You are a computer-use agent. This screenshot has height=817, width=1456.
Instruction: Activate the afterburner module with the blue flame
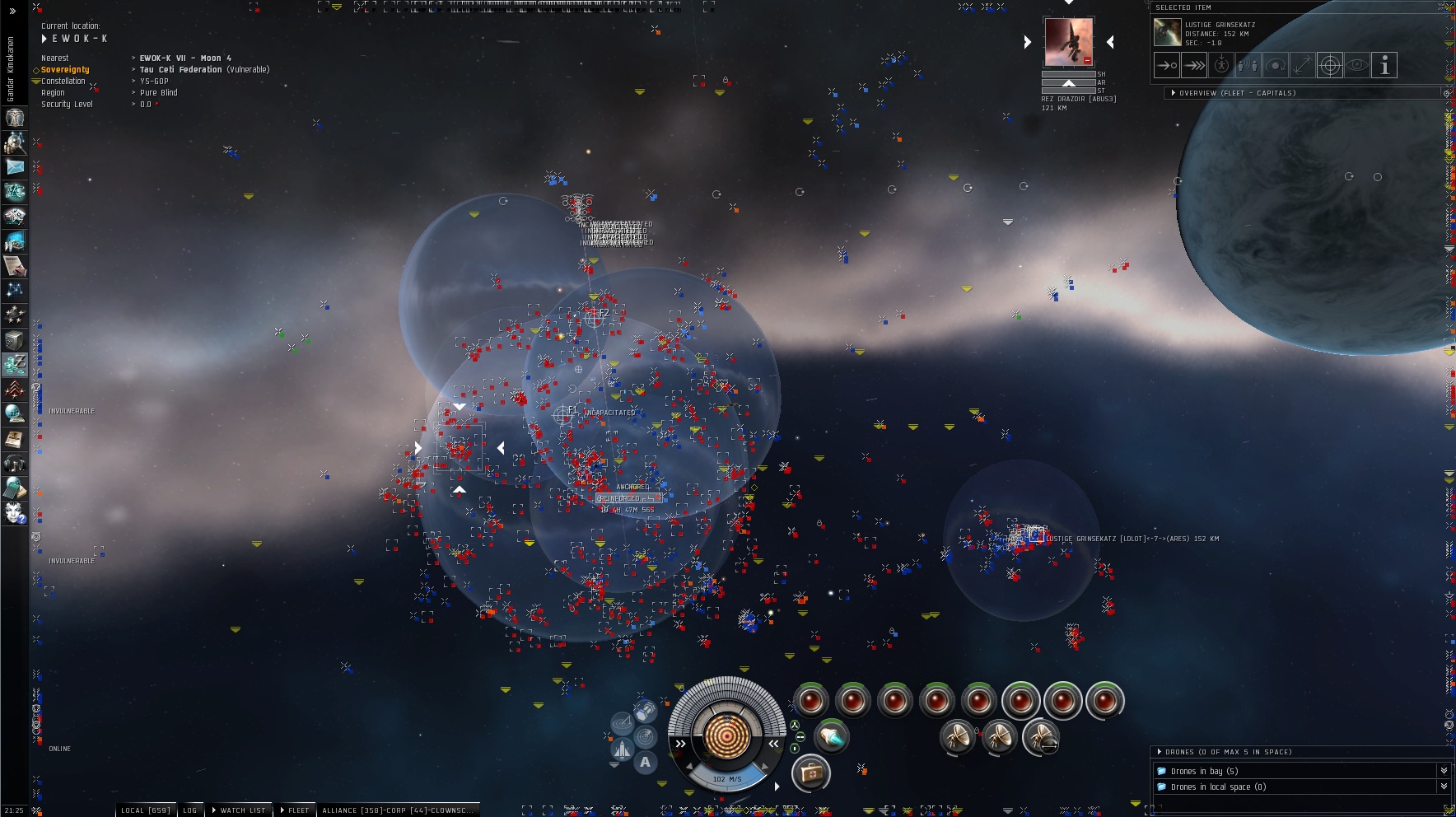click(x=832, y=735)
